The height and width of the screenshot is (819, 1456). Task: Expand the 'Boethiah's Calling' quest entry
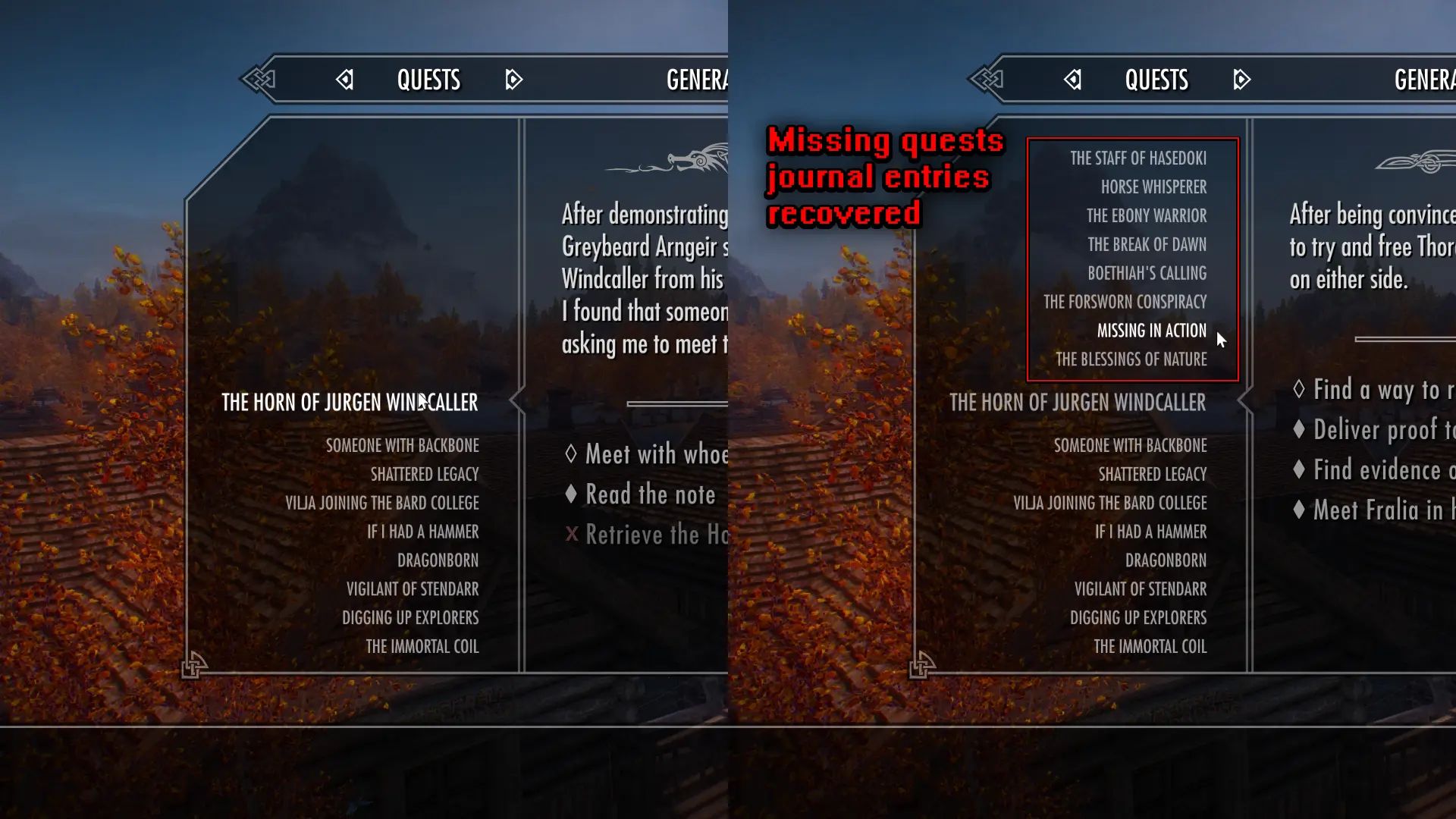(1145, 273)
